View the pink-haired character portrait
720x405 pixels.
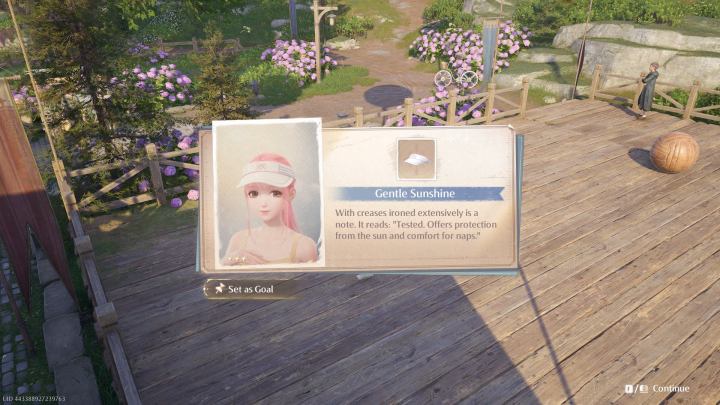click(x=268, y=195)
